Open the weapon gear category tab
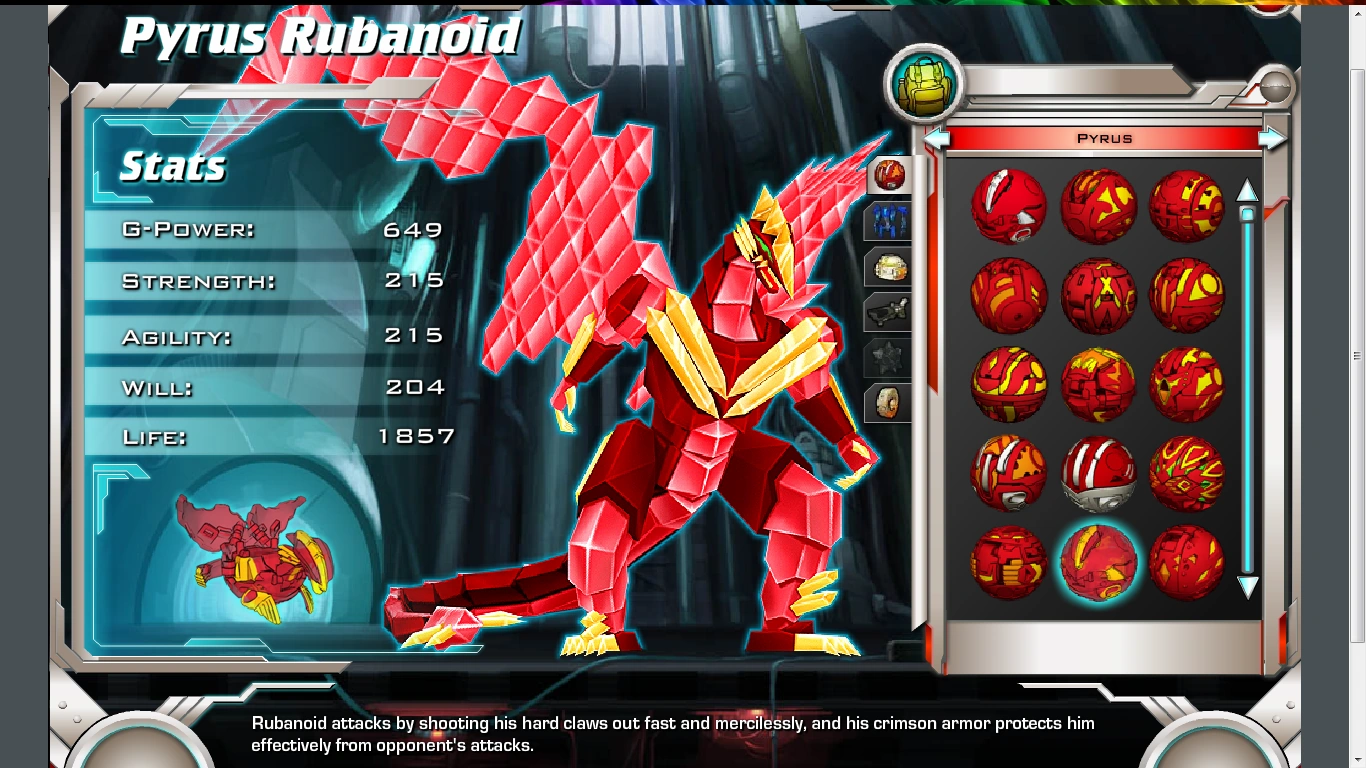The width and height of the screenshot is (1366, 768). coord(886,311)
